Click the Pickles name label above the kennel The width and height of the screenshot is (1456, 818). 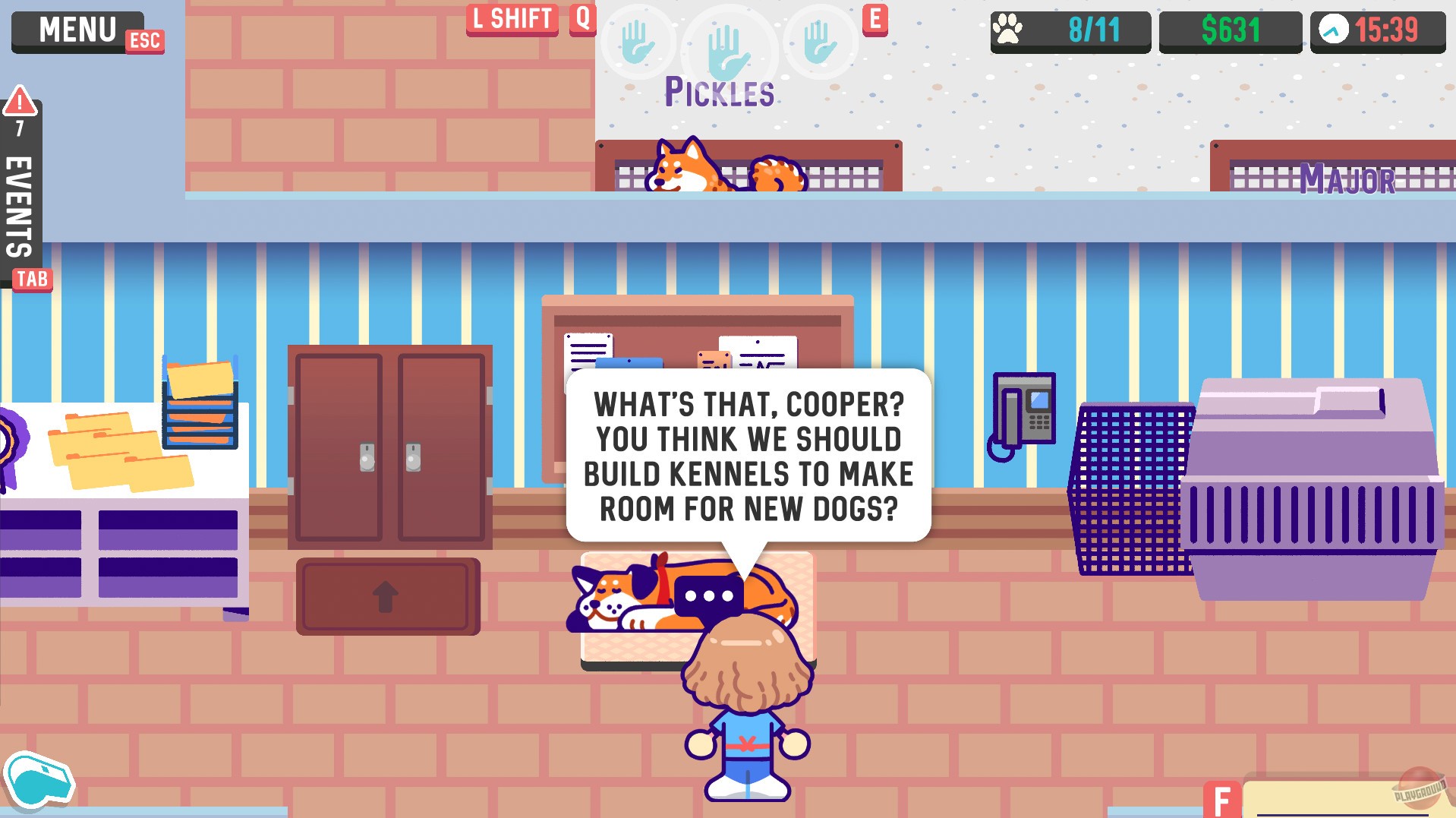[x=720, y=91]
